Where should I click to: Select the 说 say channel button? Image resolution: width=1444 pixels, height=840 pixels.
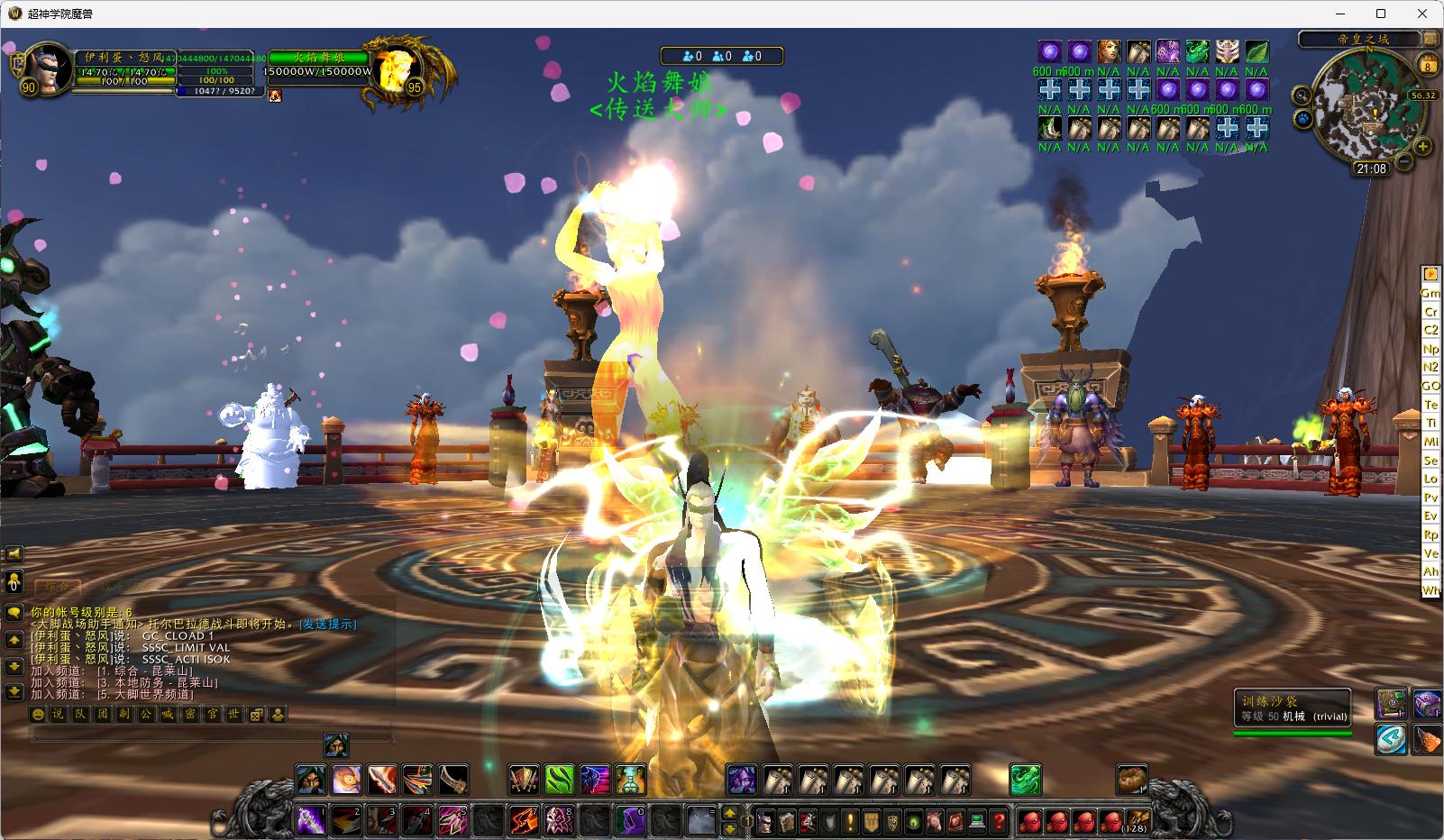pyautogui.click(x=58, y=715)
